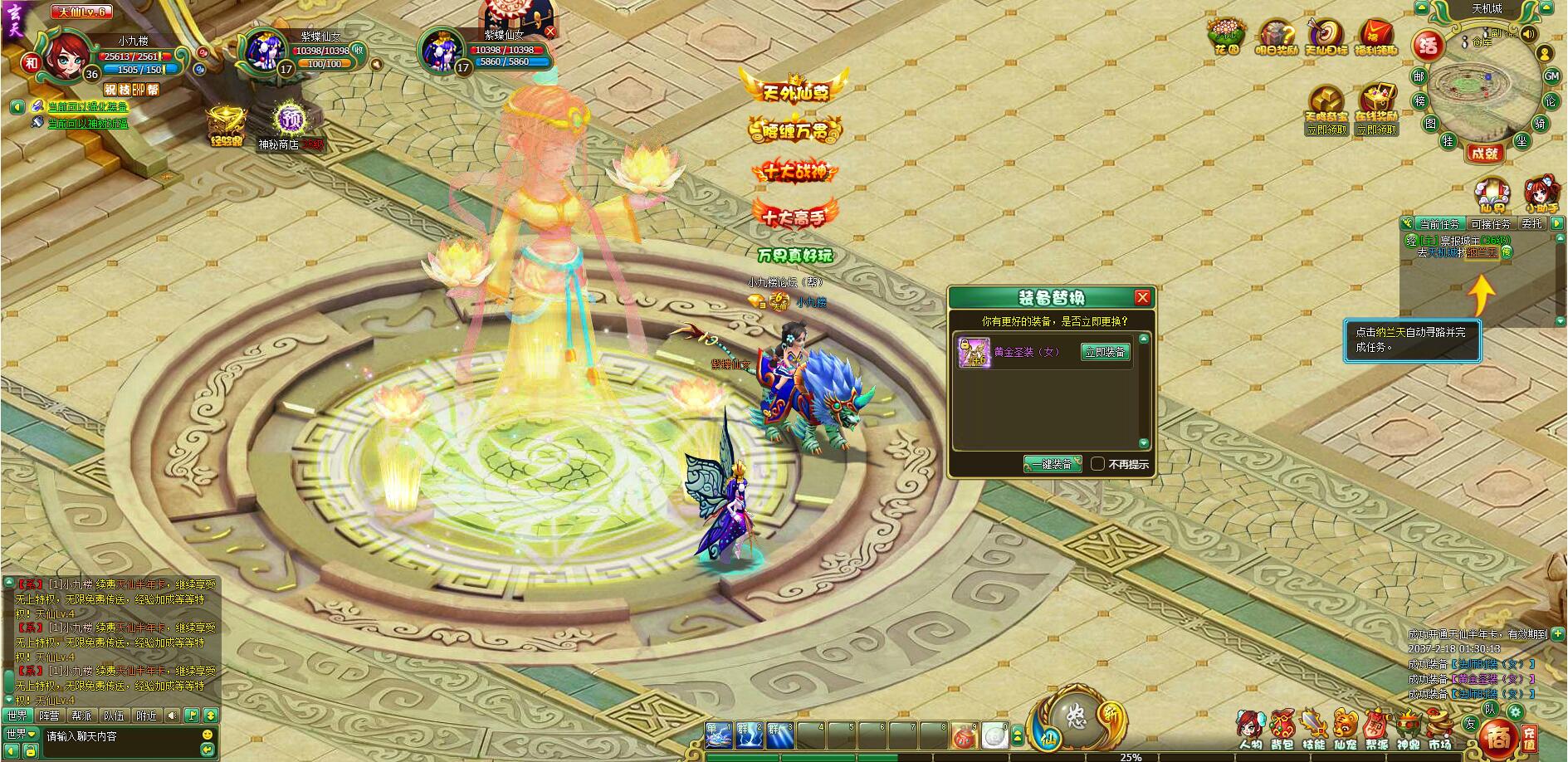Close the 装备替换 equipment dialog

coord(1142,298)
